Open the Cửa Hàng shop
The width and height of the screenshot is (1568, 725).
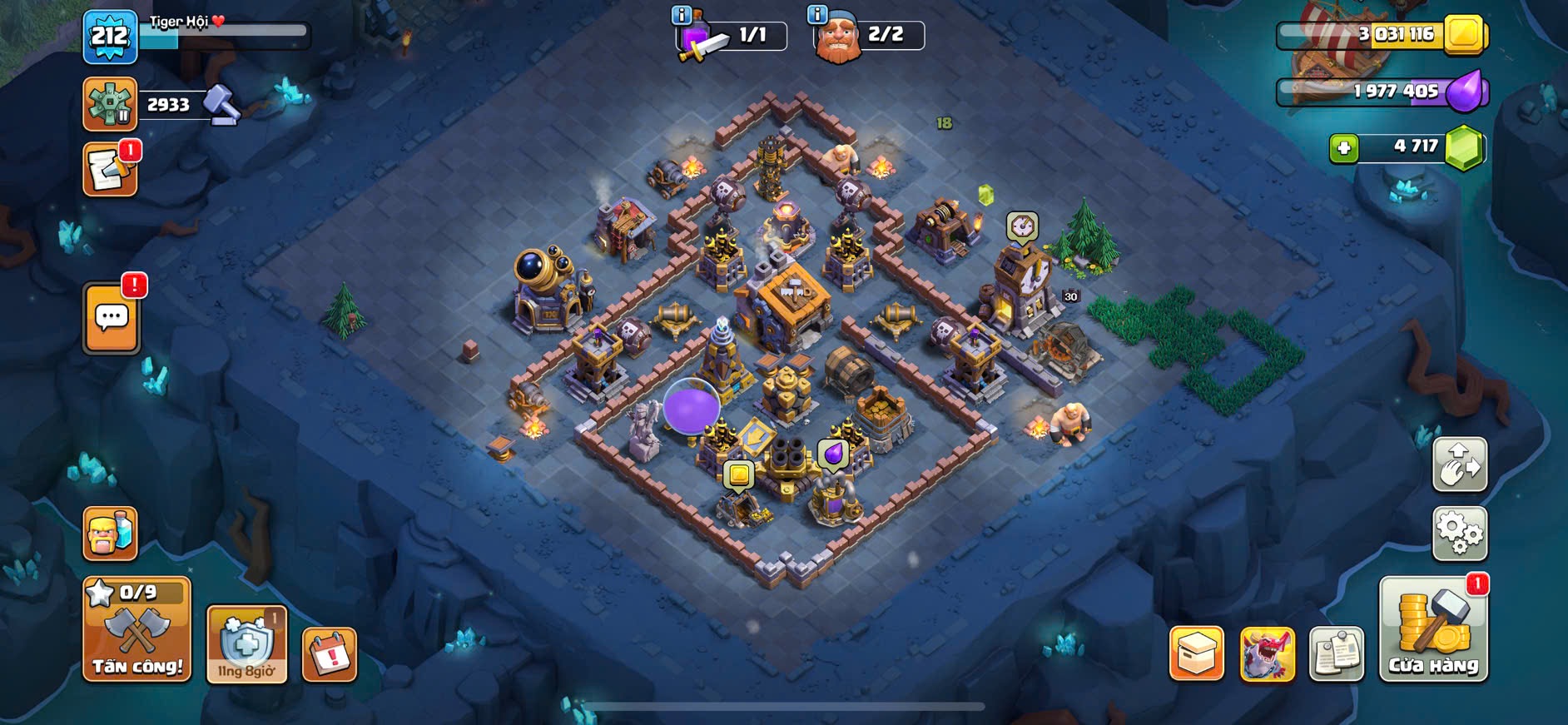[1432, 630]
